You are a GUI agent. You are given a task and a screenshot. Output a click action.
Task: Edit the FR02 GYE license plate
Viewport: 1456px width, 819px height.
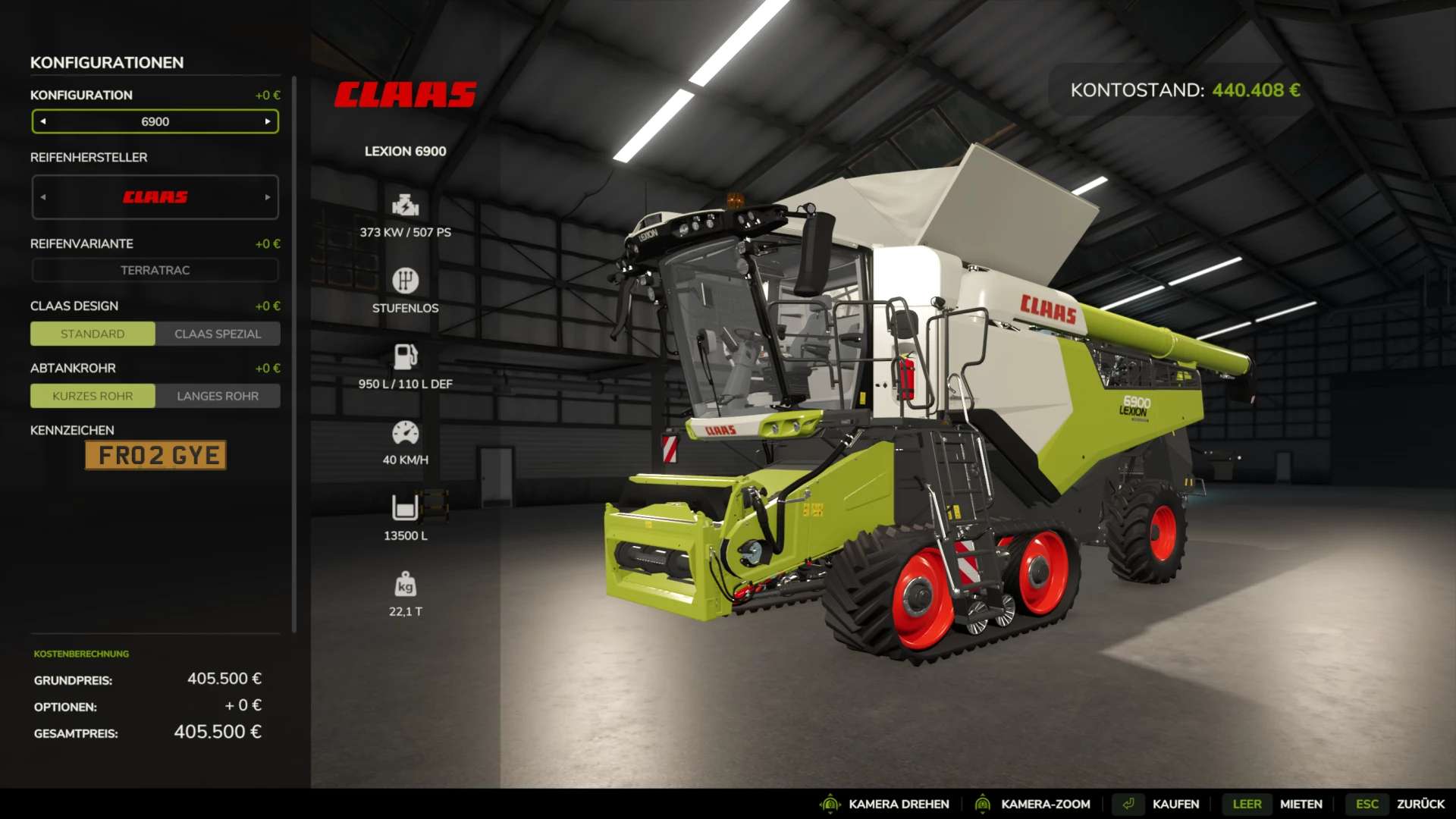[x=155, y=455]
